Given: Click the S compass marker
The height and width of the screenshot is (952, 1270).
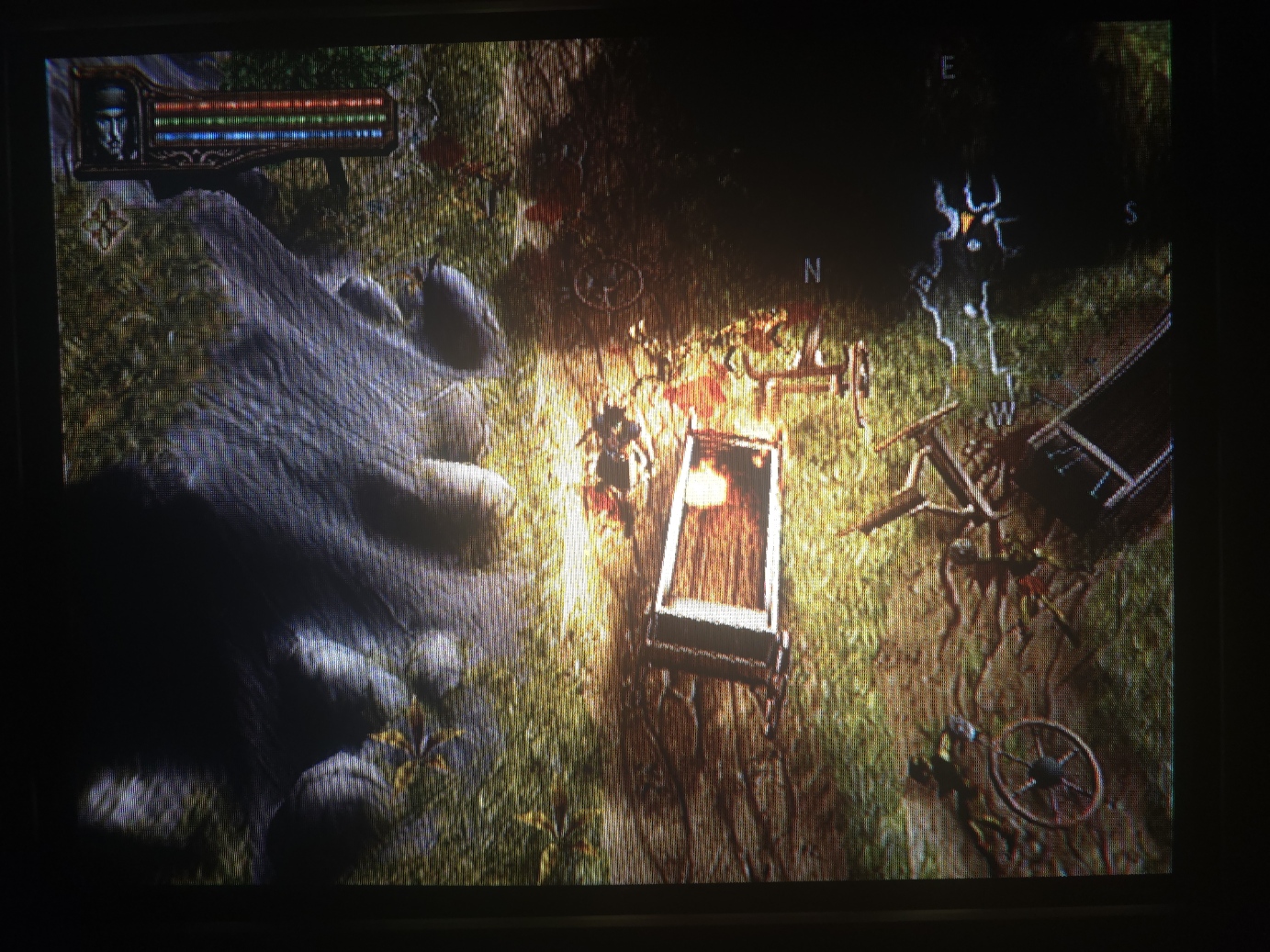Looking at the screenshot, I should (x=1131, y=214).
